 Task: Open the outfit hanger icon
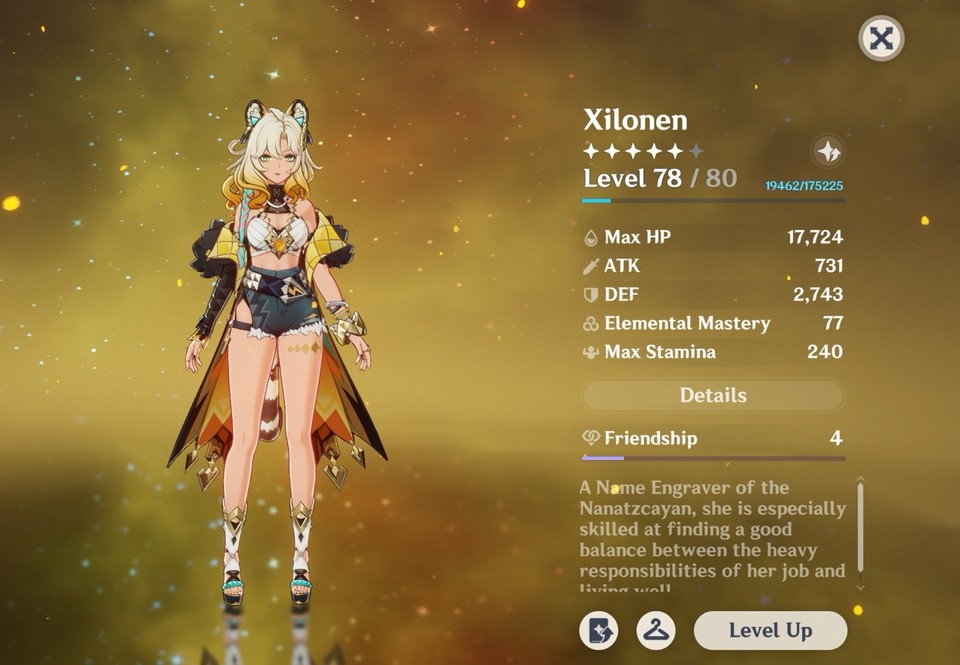tap(656, 630)
